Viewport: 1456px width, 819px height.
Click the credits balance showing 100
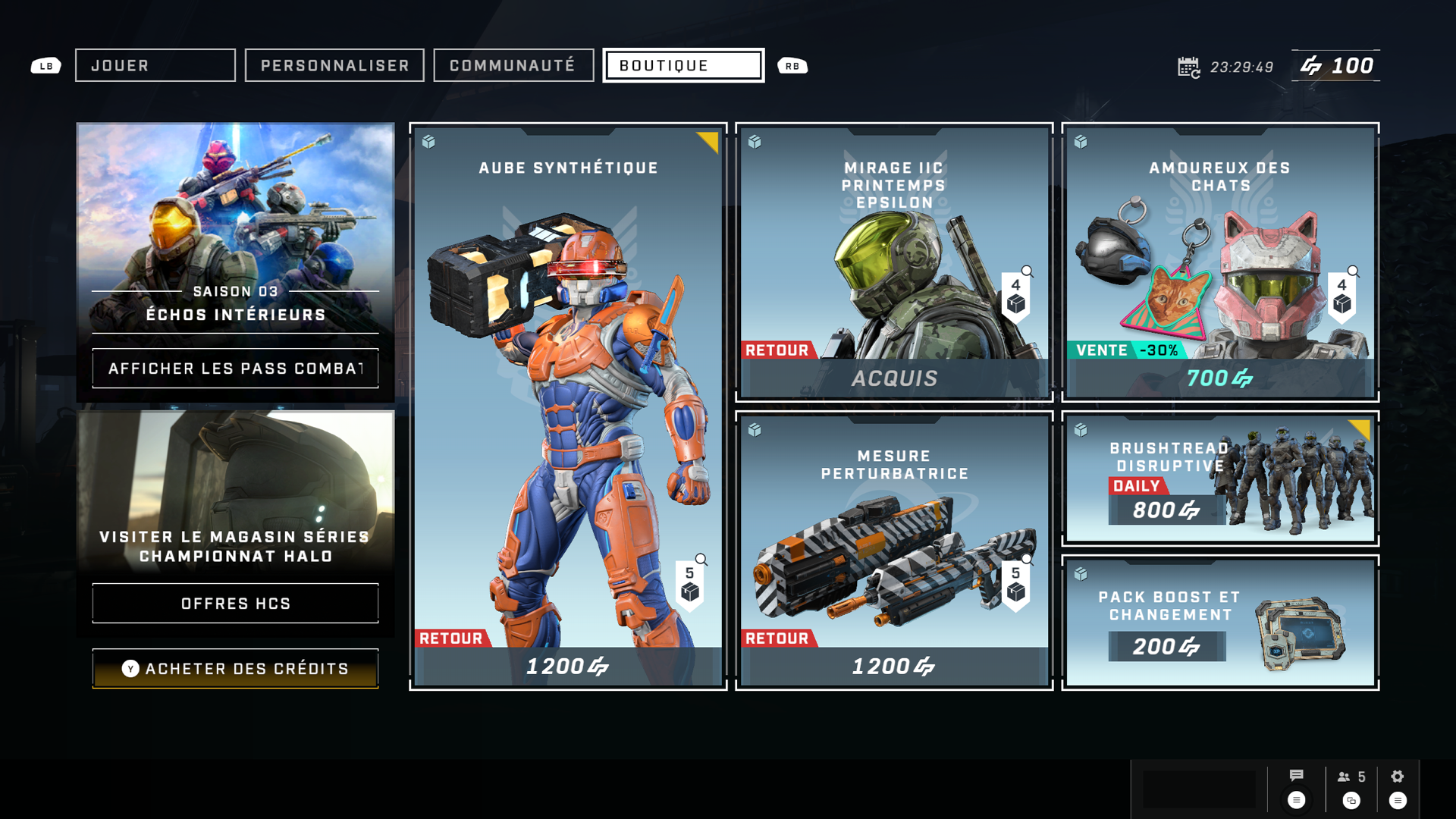pos(1336,66)
